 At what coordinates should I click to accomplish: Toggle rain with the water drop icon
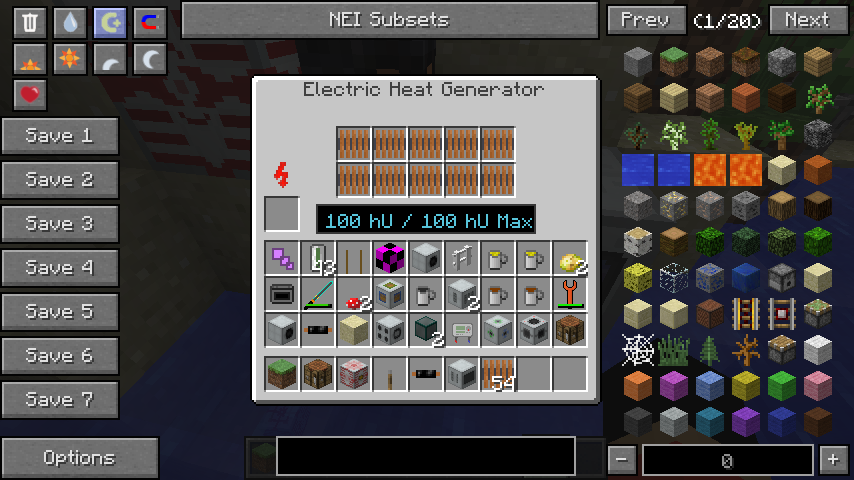pos(70,23)
